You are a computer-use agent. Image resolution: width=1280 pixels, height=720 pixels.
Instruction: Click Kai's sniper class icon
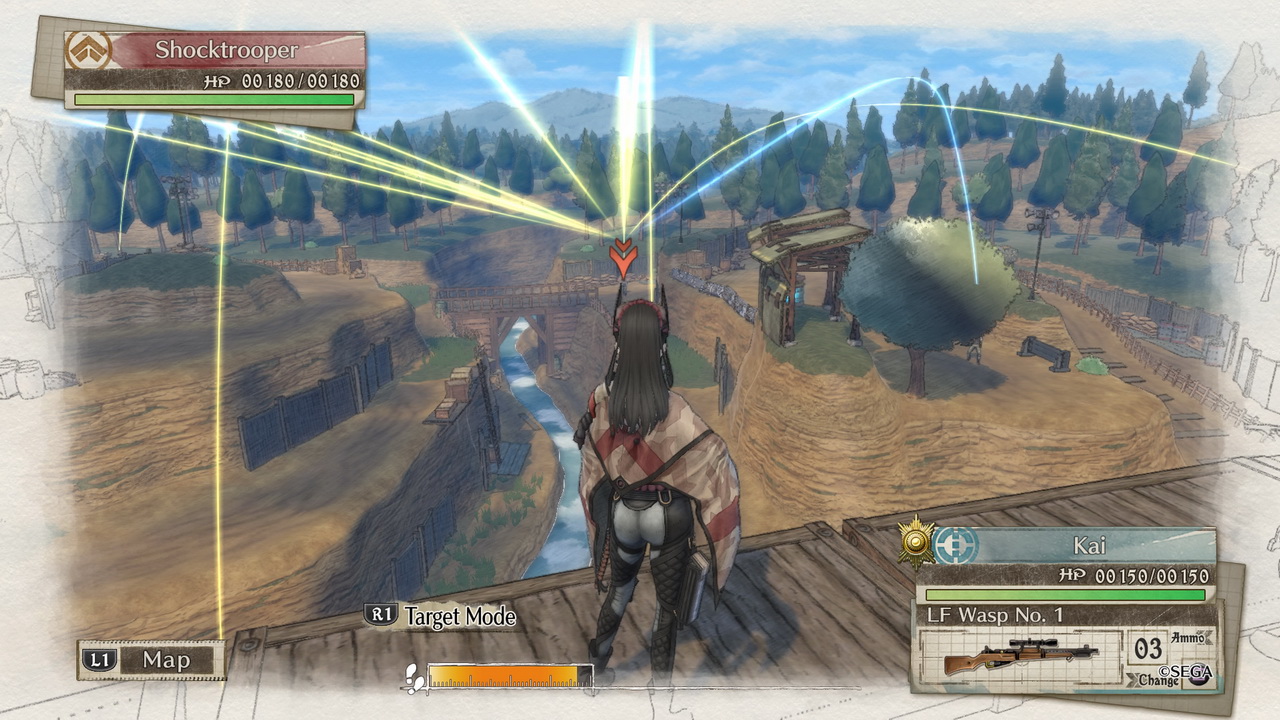pyautogui.click(x=957, y=546)
